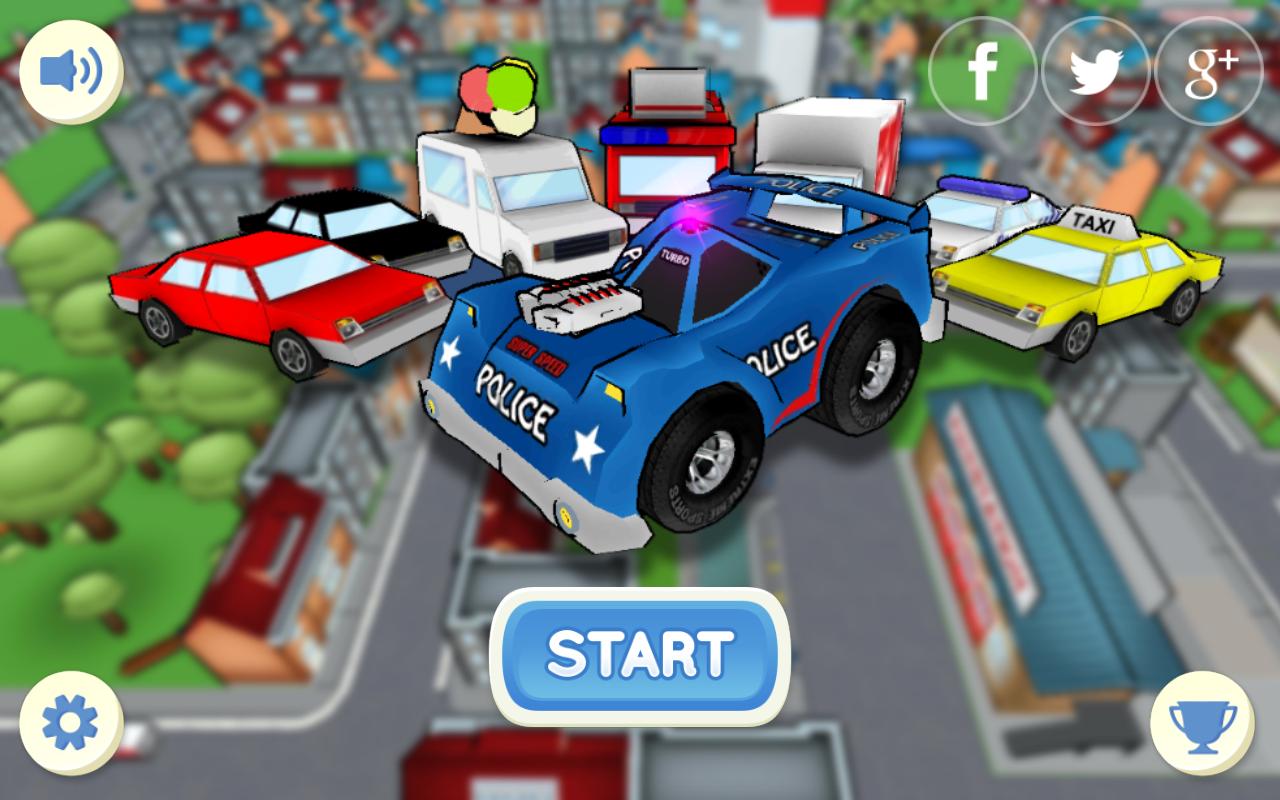Viewport: 1280px width, 800px height.
Task: Open the Twitter sharing icon
Action: point(1097,70)
